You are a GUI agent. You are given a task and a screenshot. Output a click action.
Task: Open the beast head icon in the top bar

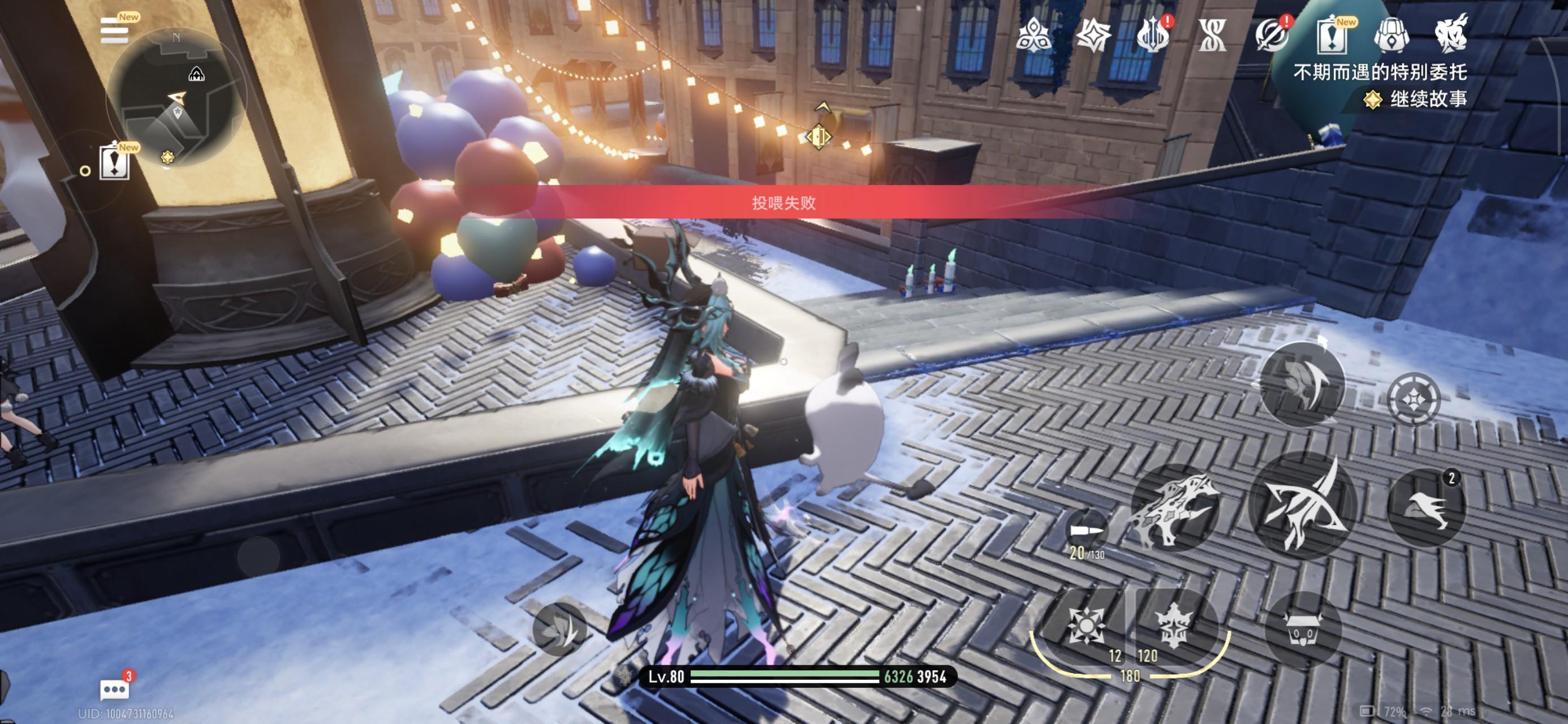[1451, 34]
